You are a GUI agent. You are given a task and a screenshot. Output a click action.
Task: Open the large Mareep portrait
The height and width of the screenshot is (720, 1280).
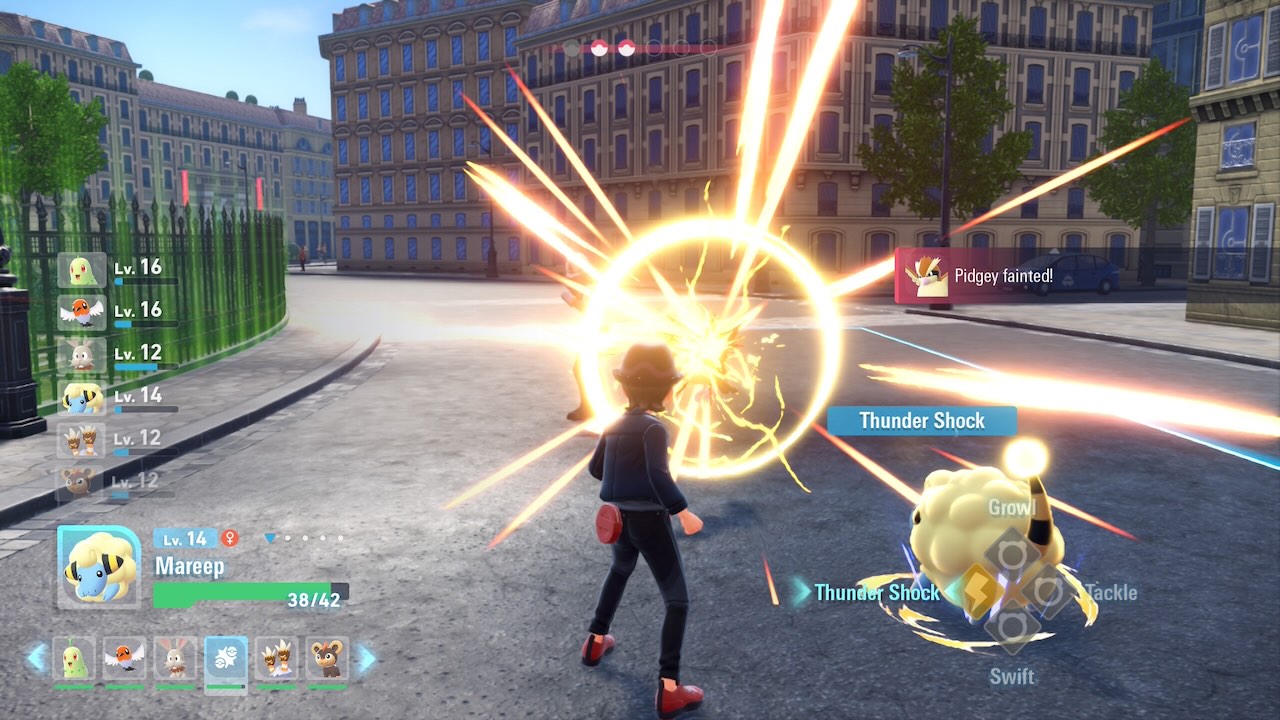pyautogui.click(x=99, y=566)
